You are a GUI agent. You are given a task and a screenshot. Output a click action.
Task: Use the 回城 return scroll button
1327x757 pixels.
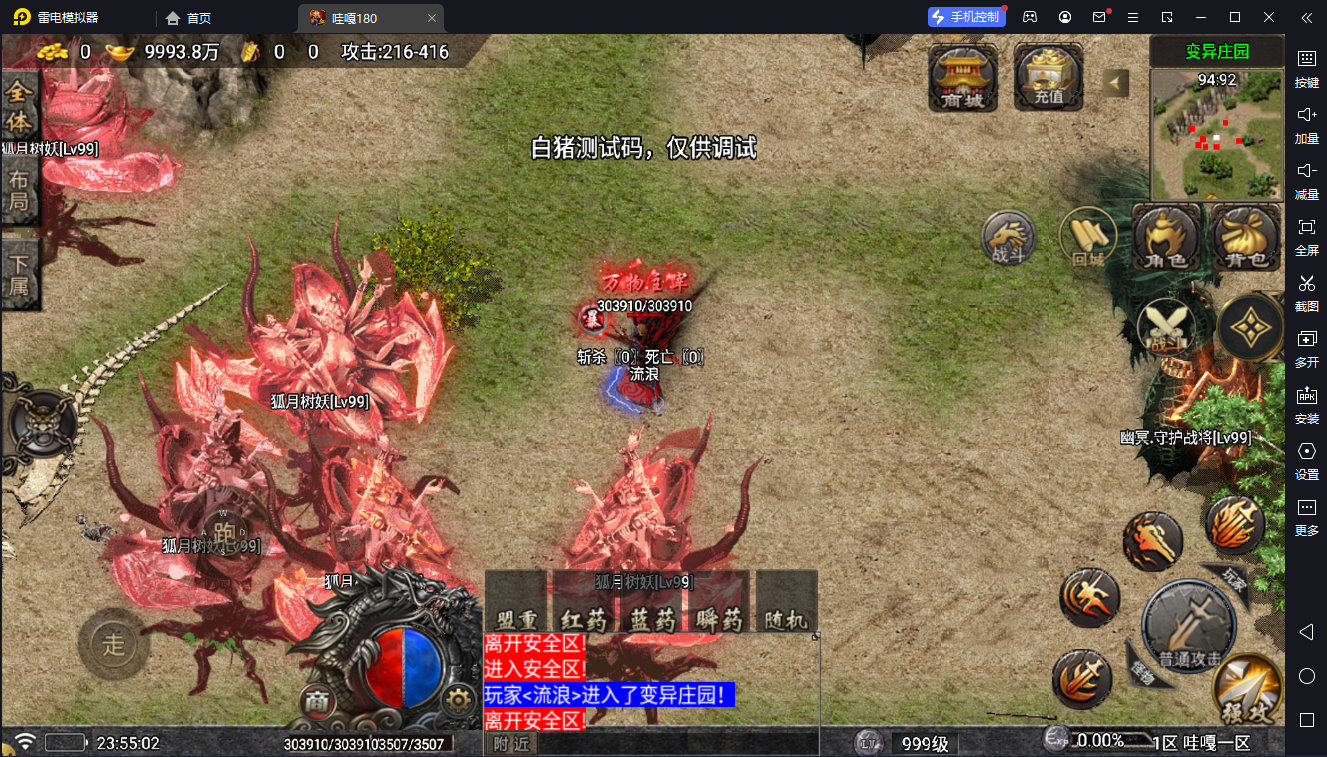(1087, 238)
